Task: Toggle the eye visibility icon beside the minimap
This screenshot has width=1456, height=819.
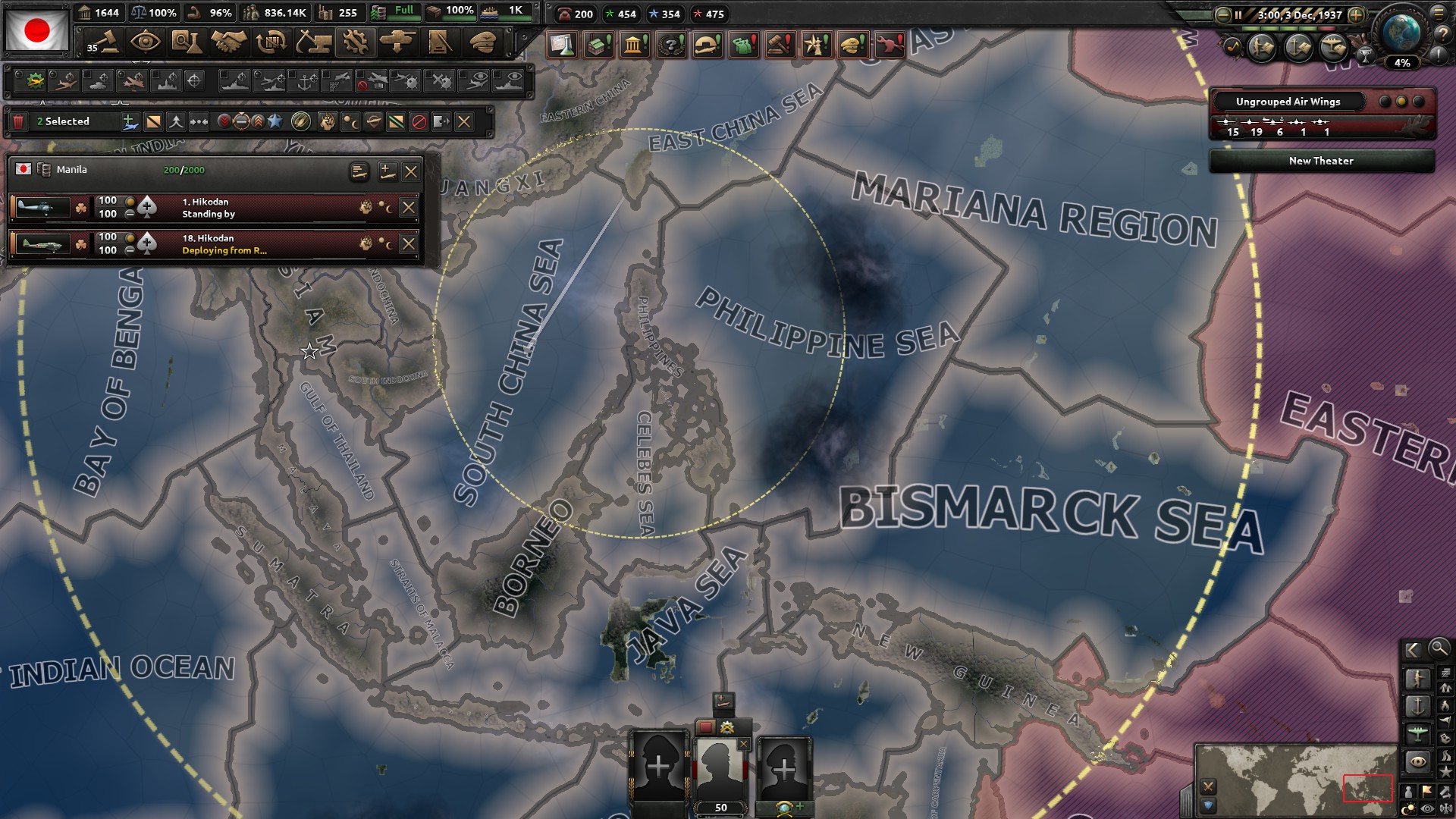Action: [x=1427, y=807]
